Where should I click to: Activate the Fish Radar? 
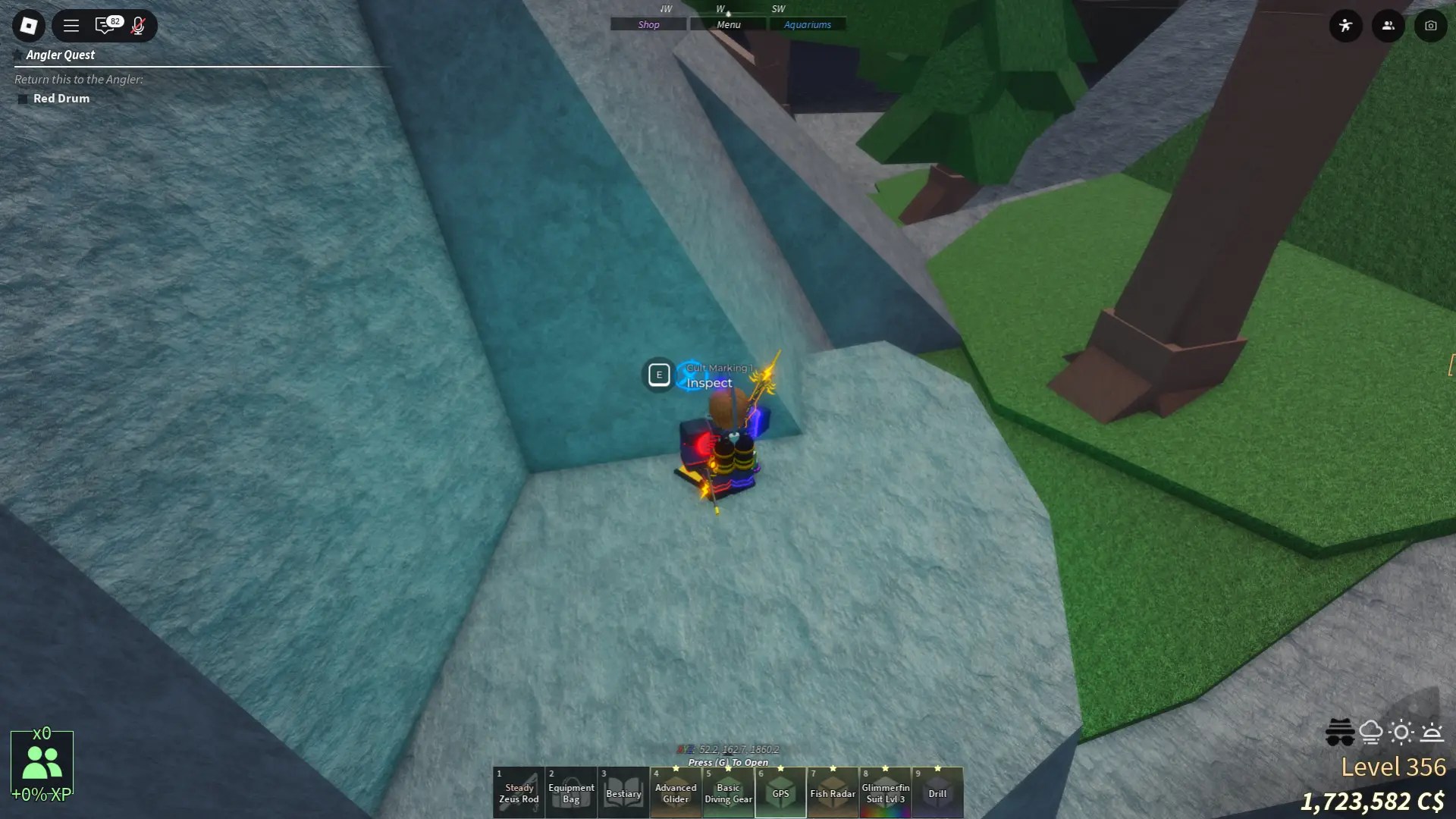(x=832, y=792)
